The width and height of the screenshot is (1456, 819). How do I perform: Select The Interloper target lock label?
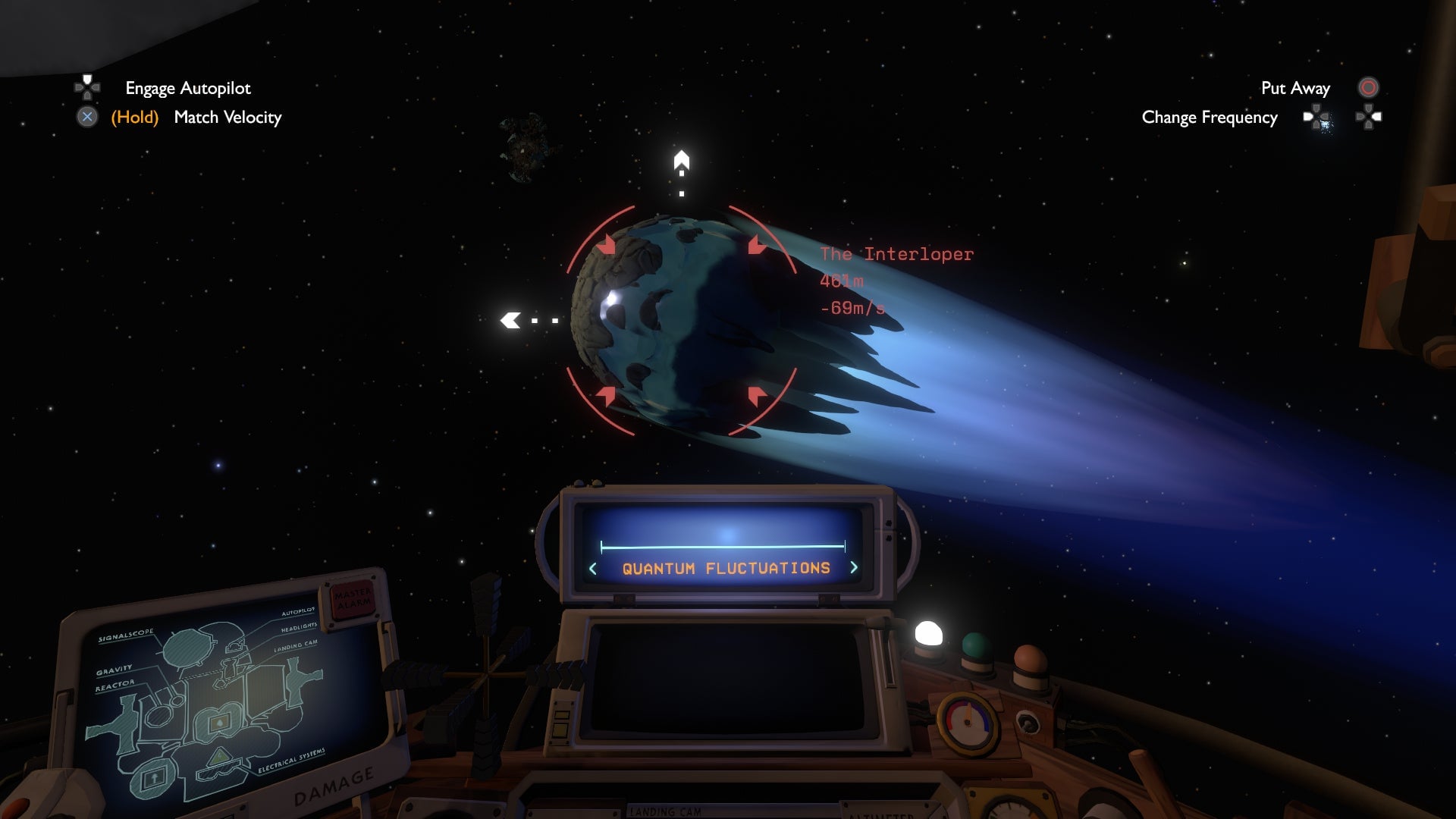(896, 255)
